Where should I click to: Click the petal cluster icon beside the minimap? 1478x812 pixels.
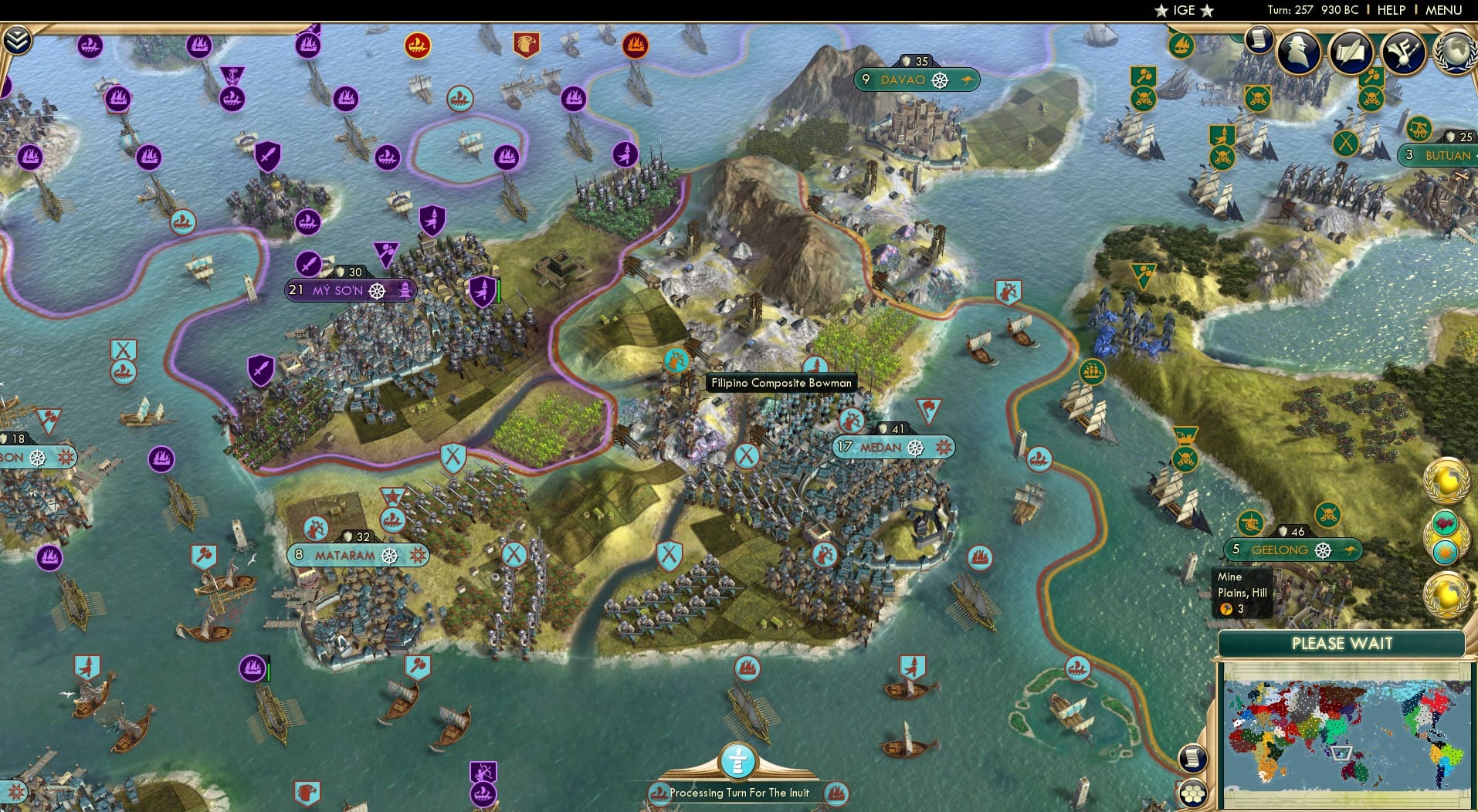[1192, 793]
